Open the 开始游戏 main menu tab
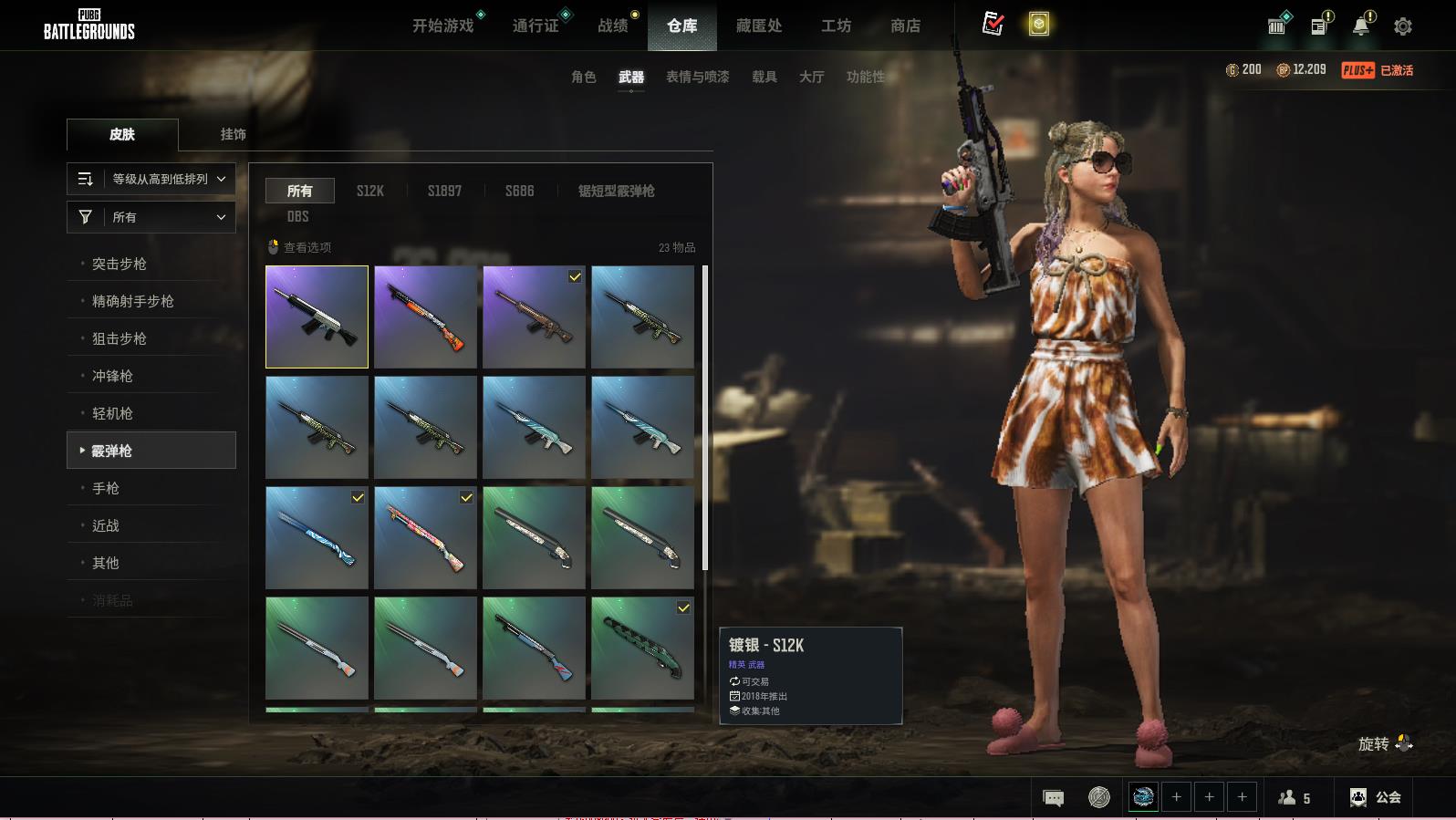Screen dimensions: 1456x820 443,26
